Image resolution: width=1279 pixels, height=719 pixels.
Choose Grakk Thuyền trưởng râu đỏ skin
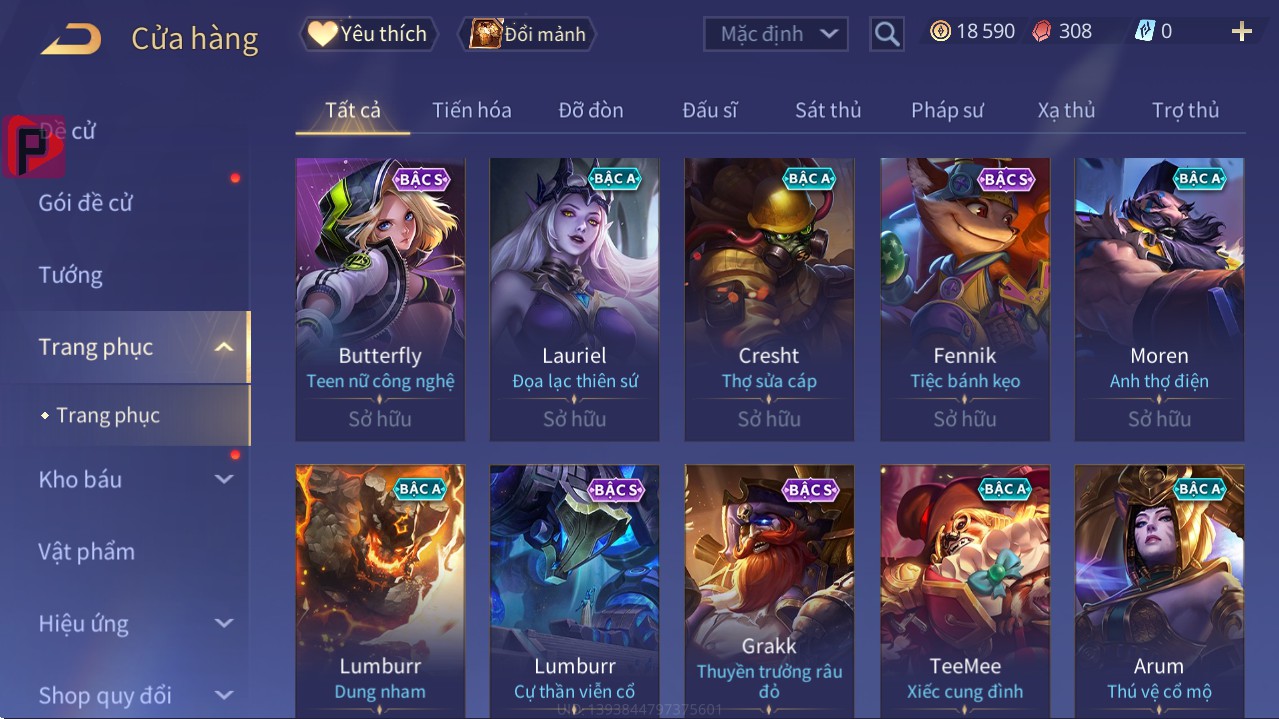click(x=769, y=590)
